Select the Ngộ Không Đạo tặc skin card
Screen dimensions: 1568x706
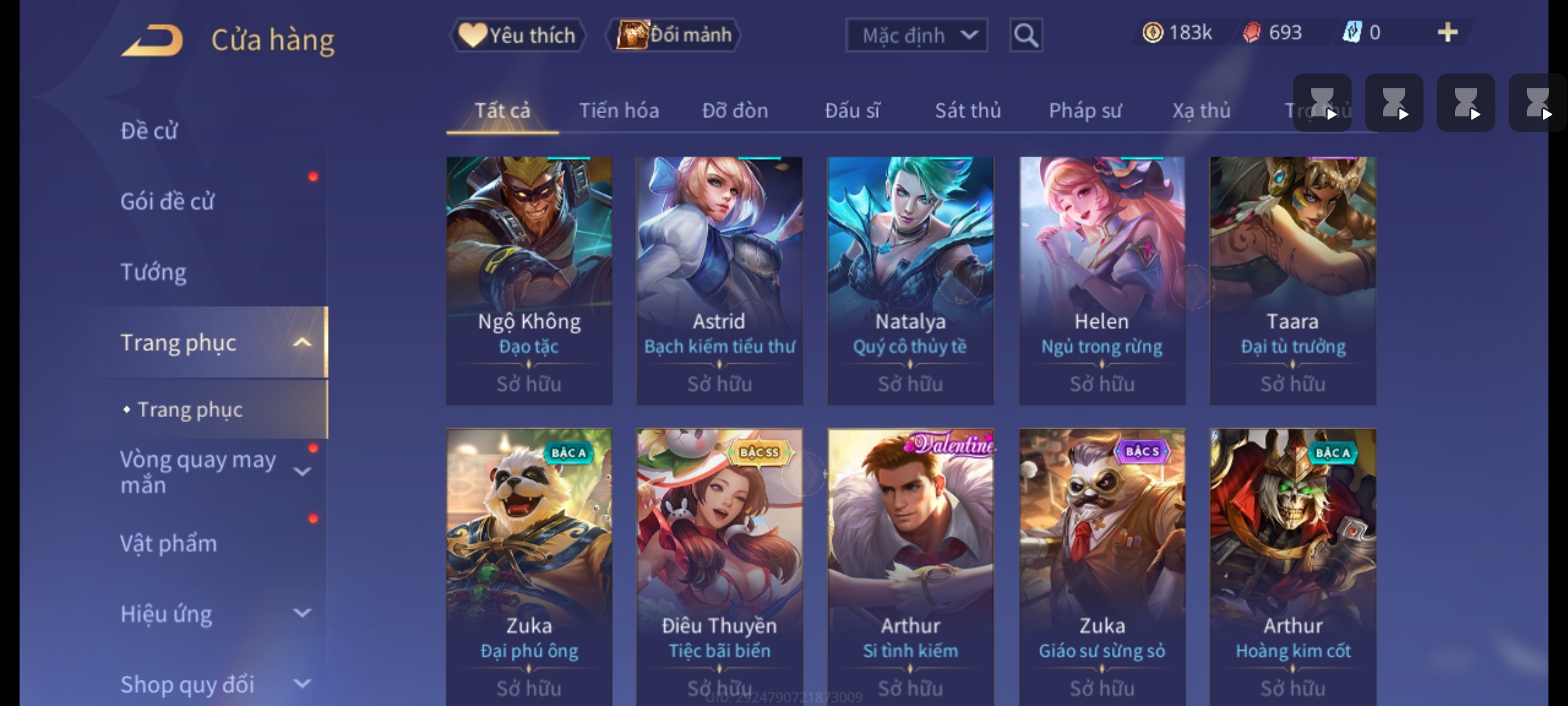[x=529, y=280]
